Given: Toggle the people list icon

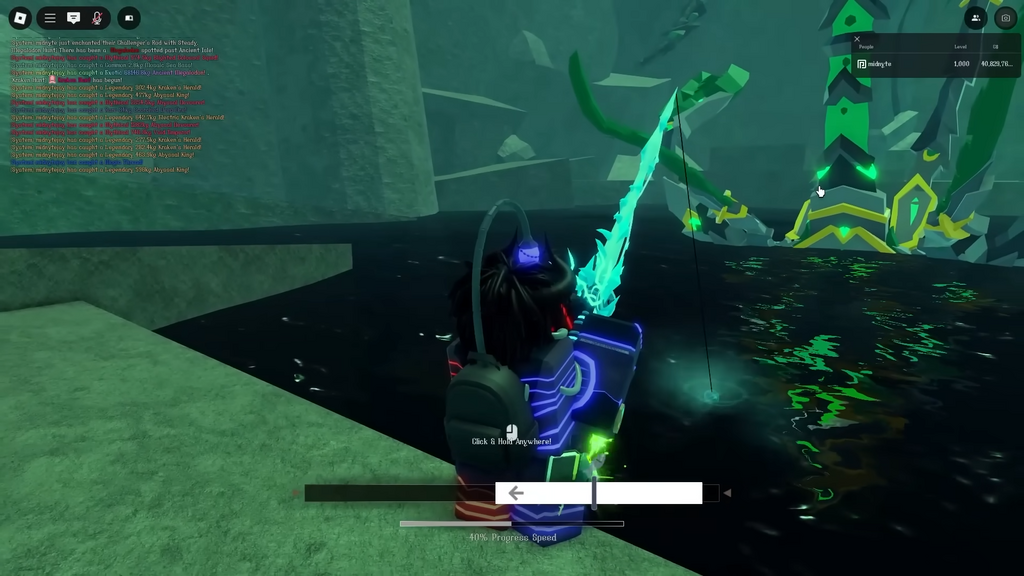Looking at the screenshot, I should (976, 18).
